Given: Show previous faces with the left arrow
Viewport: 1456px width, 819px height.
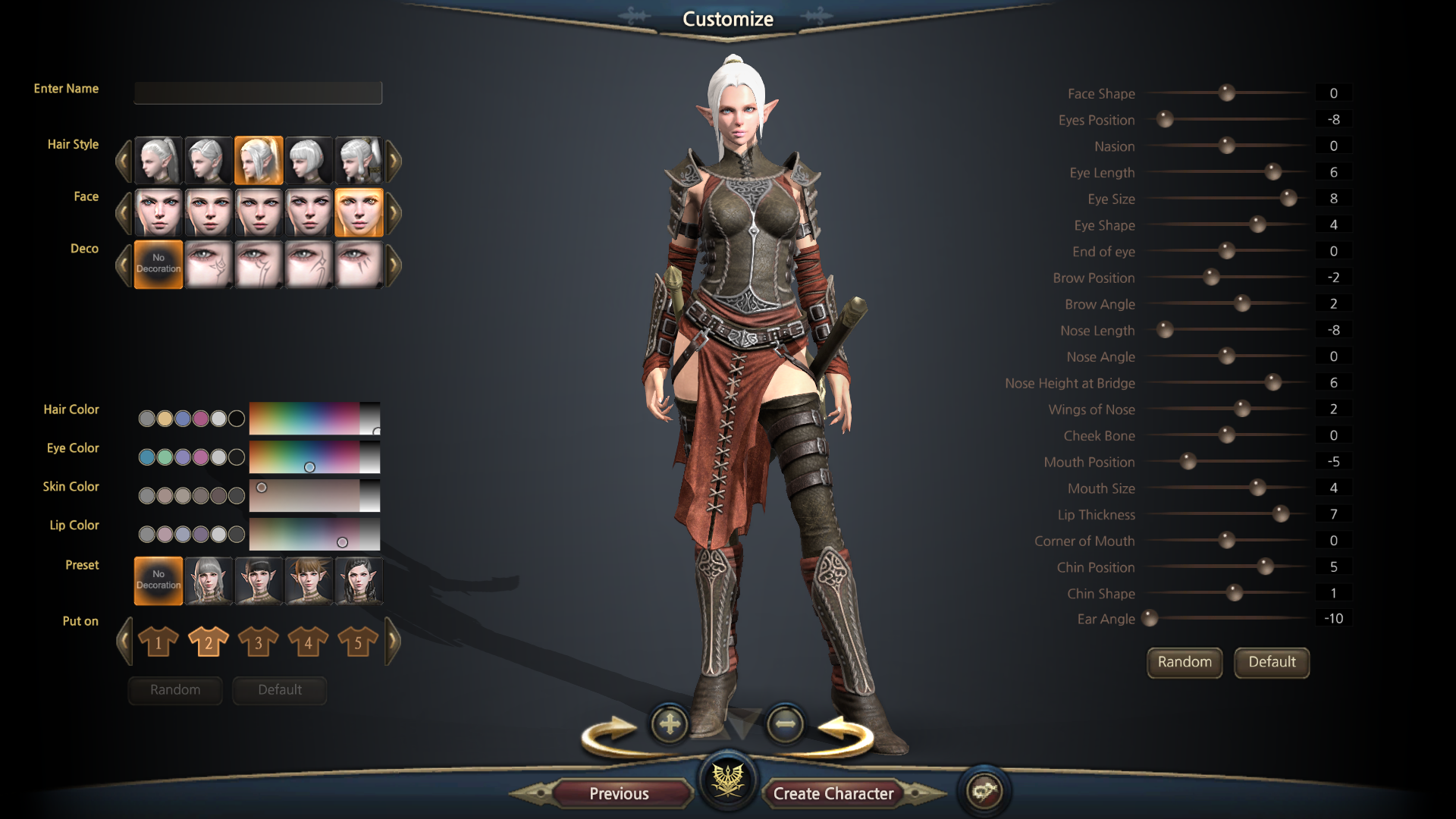Looking at the screenshot, I should point(124,213).
